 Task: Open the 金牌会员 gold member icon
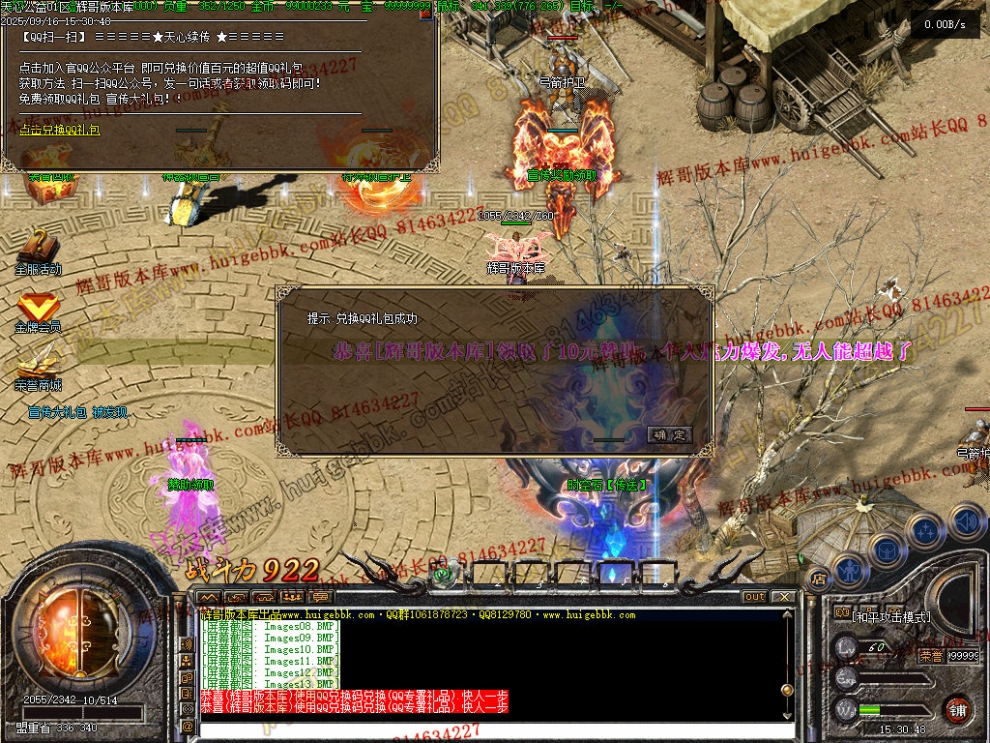[38, 308]
